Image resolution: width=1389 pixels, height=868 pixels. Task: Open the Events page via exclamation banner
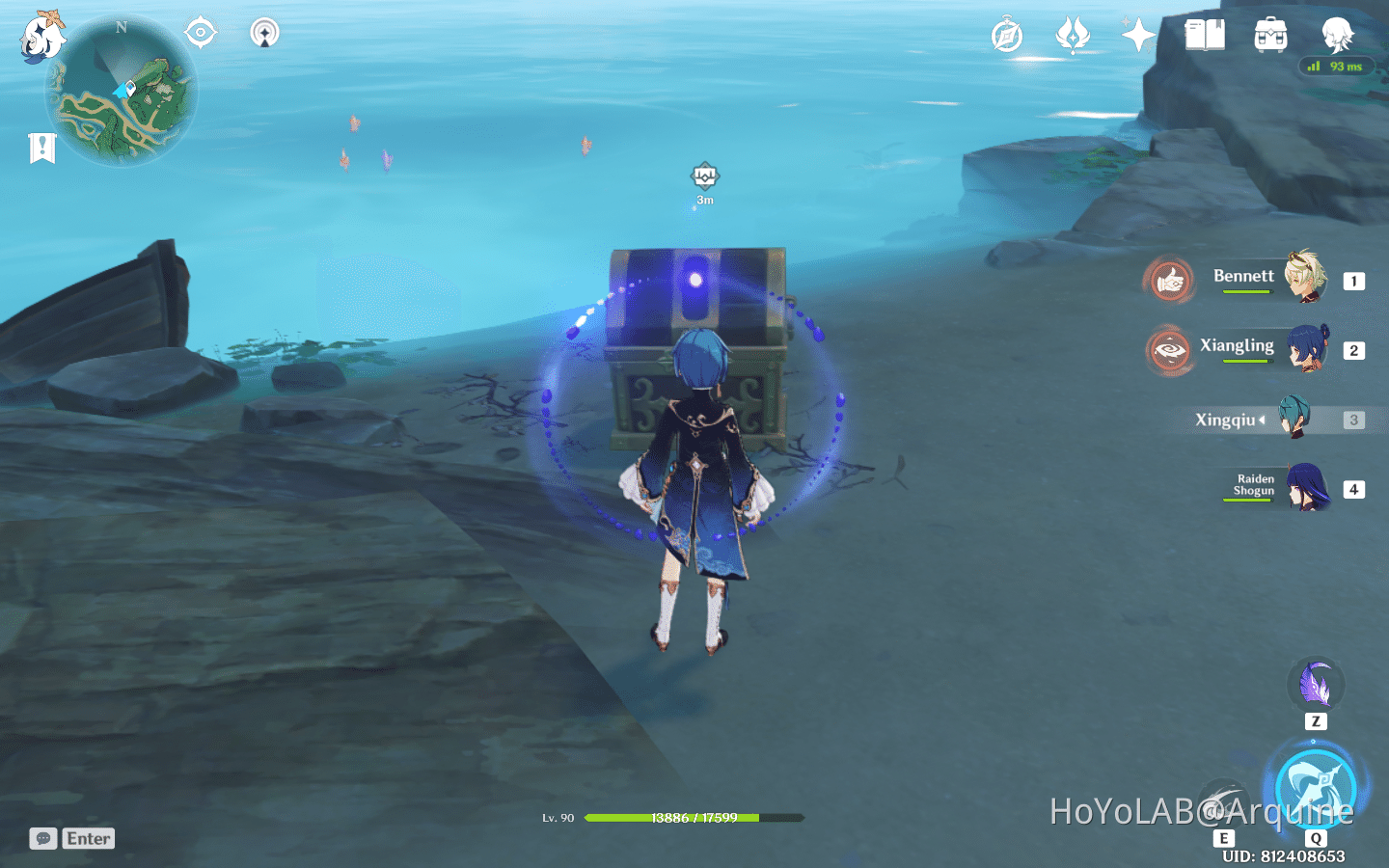tap(40, 148)
